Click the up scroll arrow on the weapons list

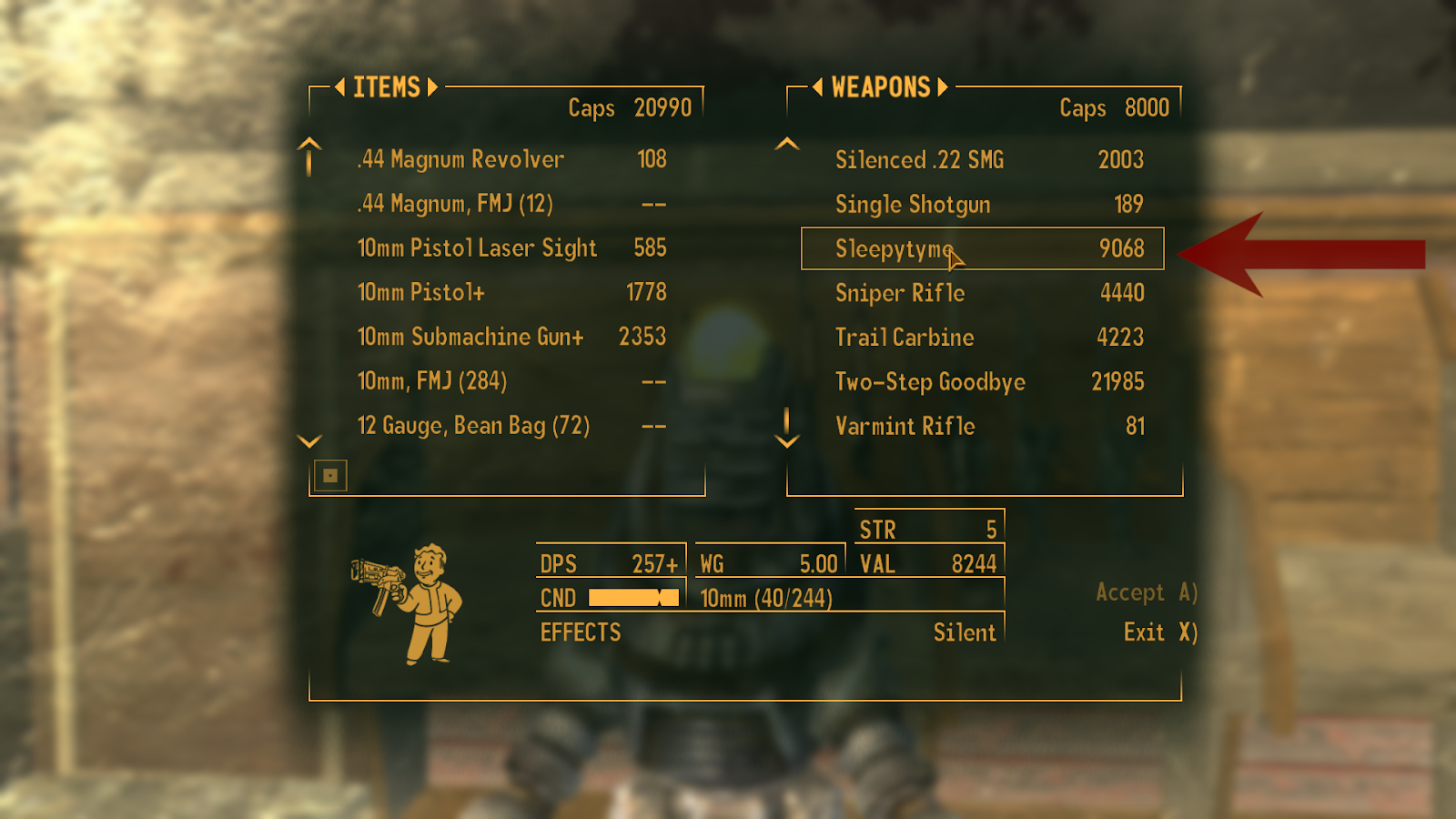click(786, 144)
